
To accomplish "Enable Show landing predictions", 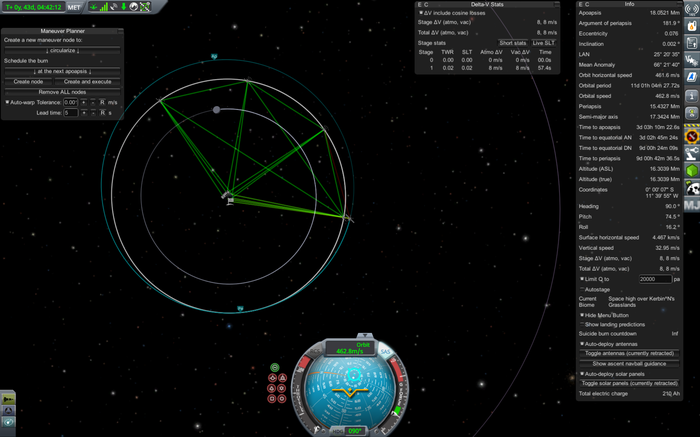I will (x=581, y=324).
